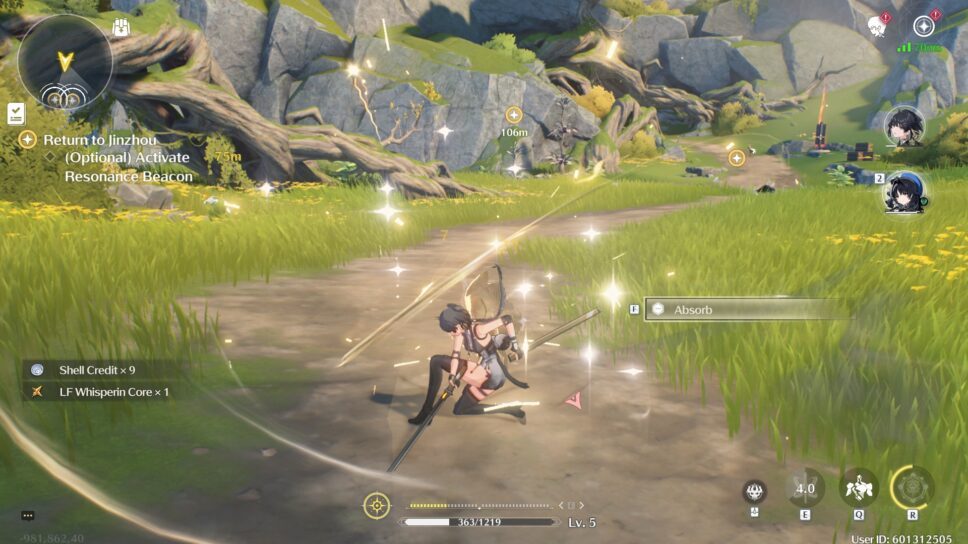Use the Resonance Skill showing 4.0 cooldown
Image resolution: width=968 pixels, height=544 pixels.
805,489
